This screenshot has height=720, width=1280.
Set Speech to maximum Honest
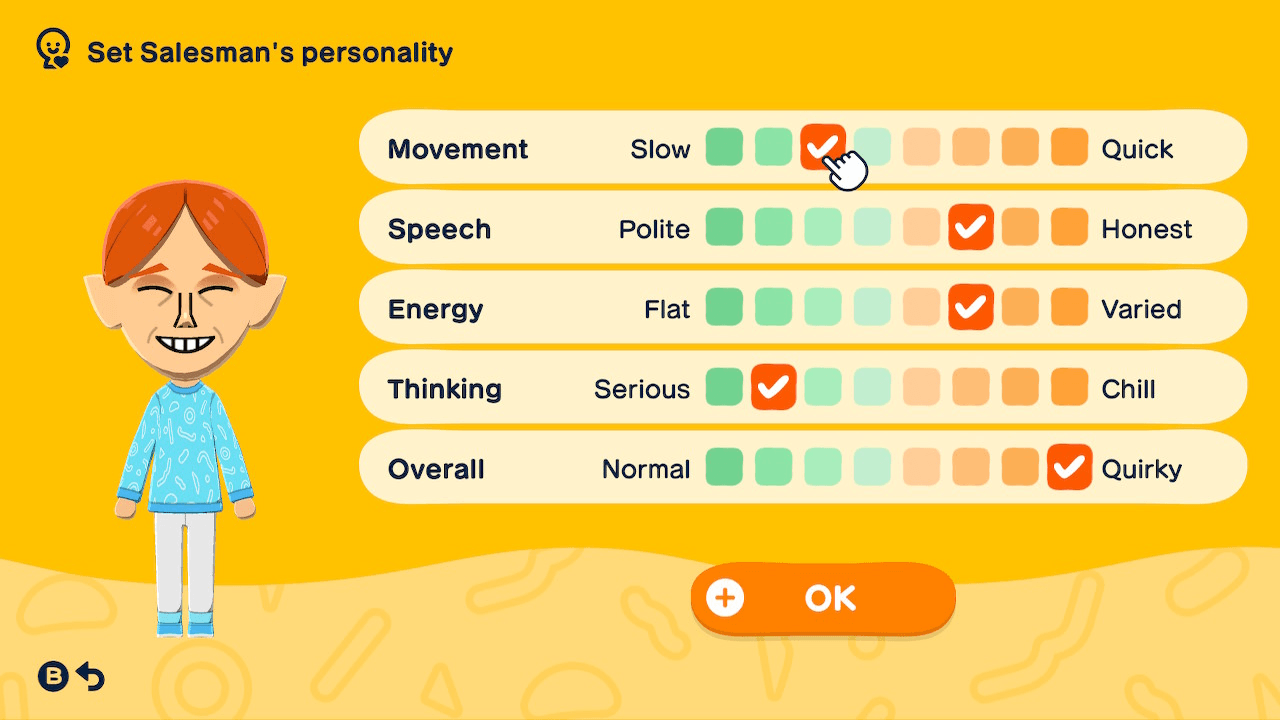point(1069,228)
